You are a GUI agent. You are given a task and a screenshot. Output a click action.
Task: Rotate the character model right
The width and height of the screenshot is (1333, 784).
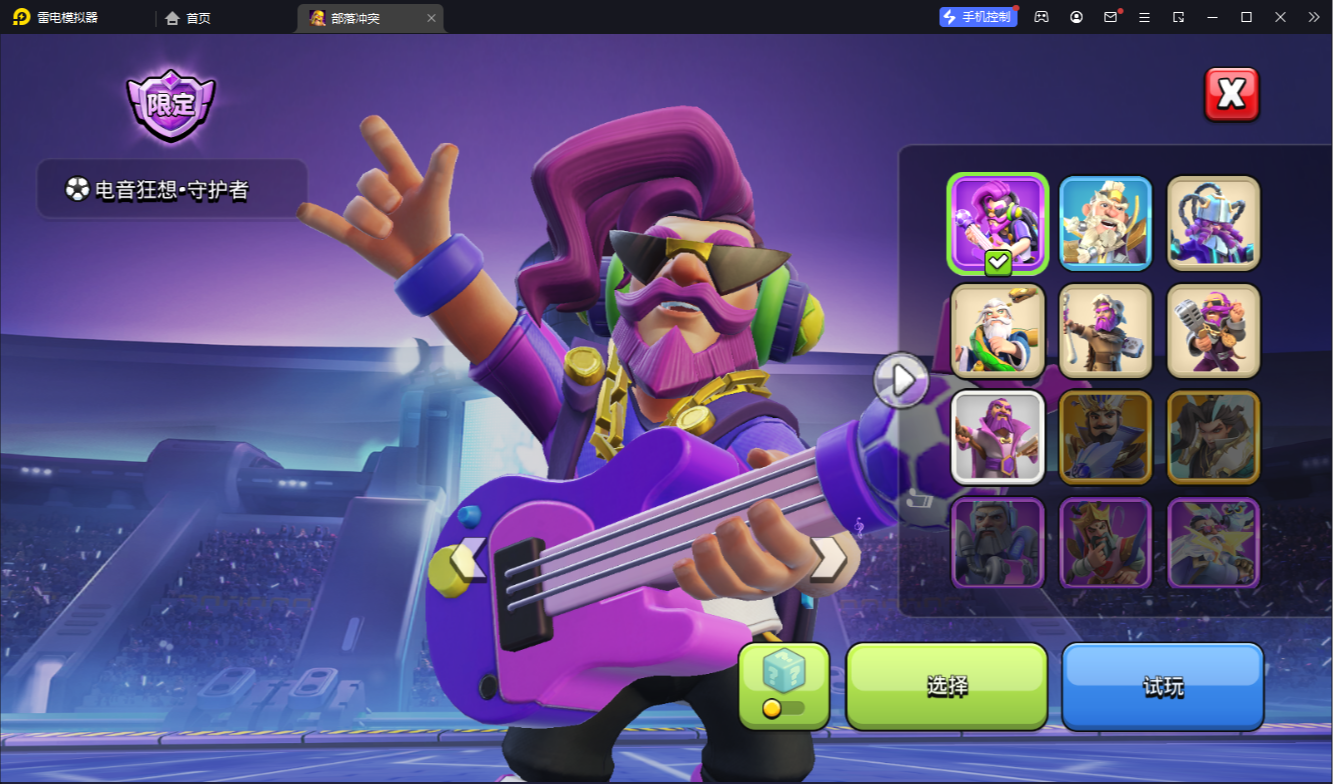click(x=828, y=560)
